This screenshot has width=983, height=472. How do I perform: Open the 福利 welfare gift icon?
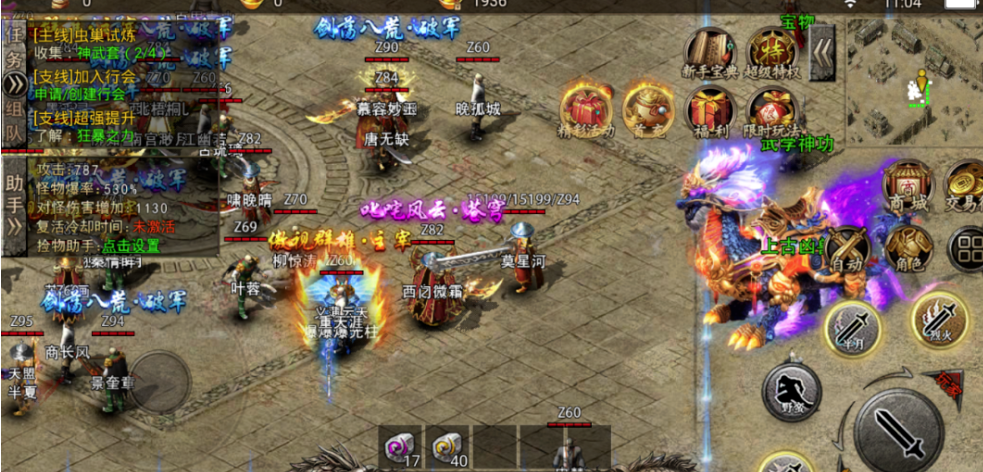coord(709,112)
